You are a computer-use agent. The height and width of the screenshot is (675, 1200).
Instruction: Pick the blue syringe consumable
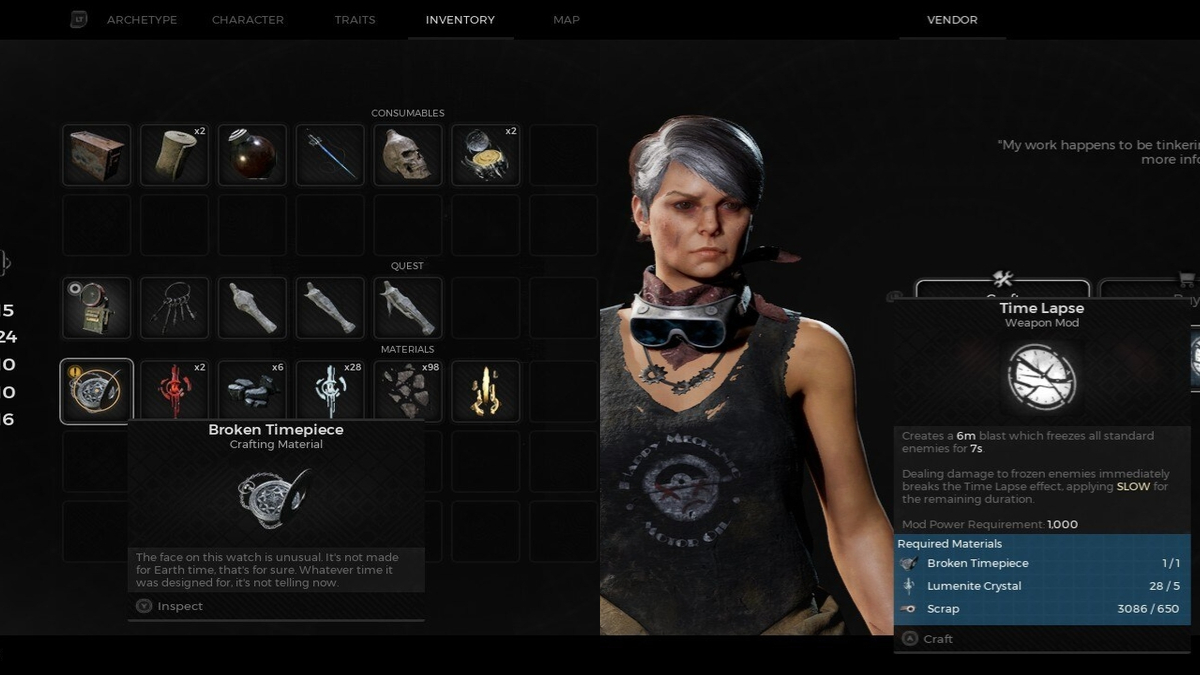[x=330, y=155]
